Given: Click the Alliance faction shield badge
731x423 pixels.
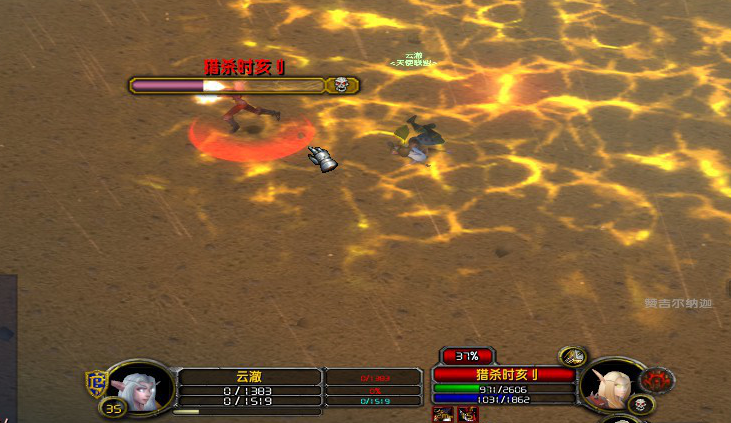Looking at the screenshot, I should point(97,381).
